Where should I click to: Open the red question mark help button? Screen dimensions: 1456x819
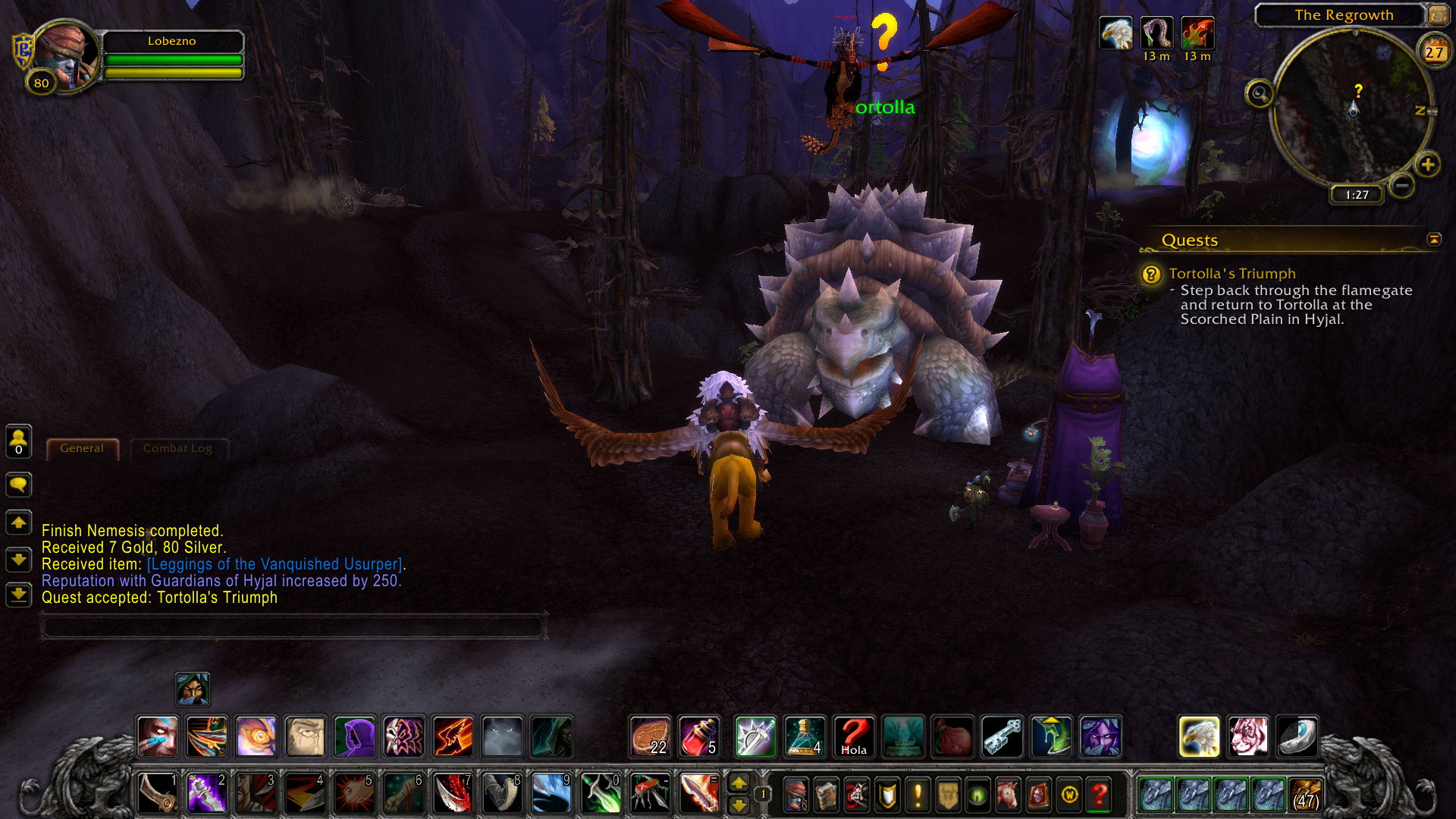click(1099, 795)
